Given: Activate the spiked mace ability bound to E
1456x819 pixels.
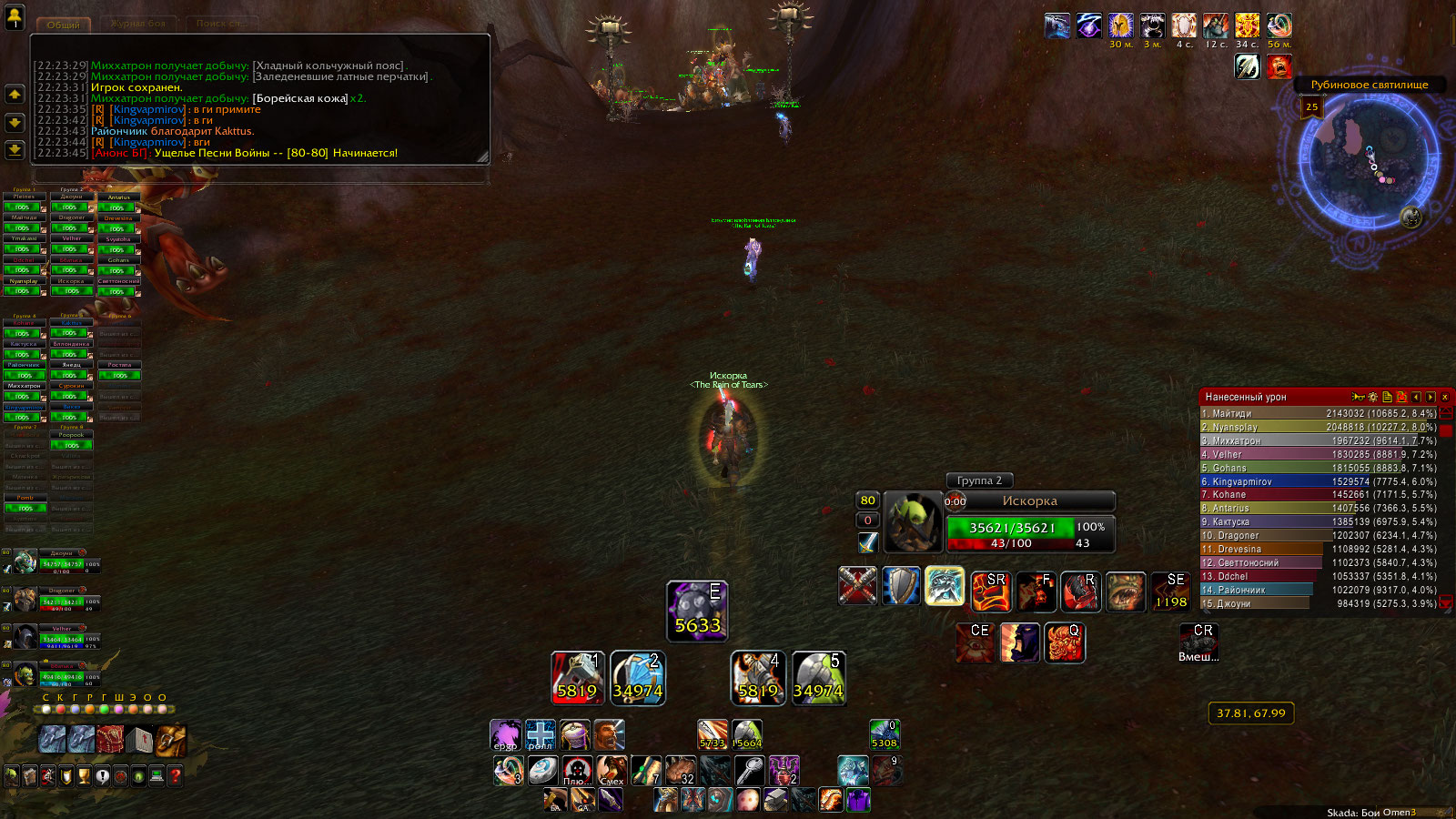Looking at the screenshot, I should pos(697,611).
